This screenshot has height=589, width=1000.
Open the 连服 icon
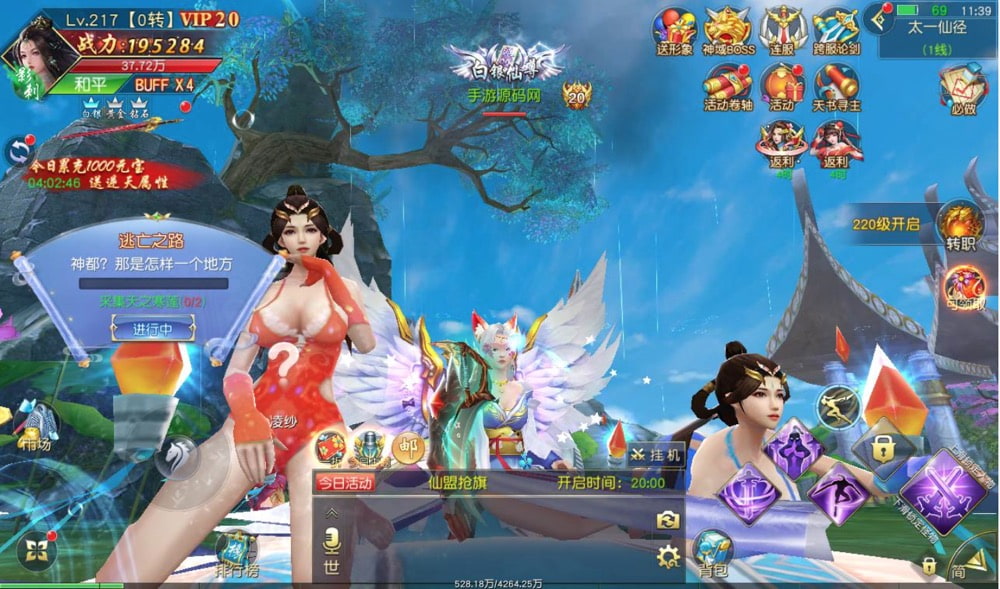click(782, 30)
